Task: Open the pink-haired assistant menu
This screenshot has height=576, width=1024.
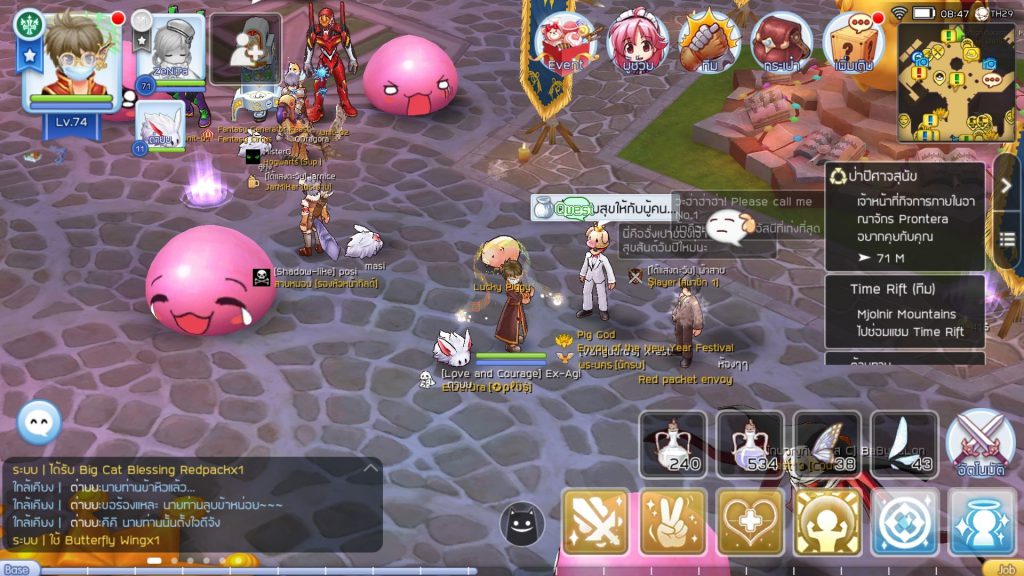Action: (x=637, y=42)
